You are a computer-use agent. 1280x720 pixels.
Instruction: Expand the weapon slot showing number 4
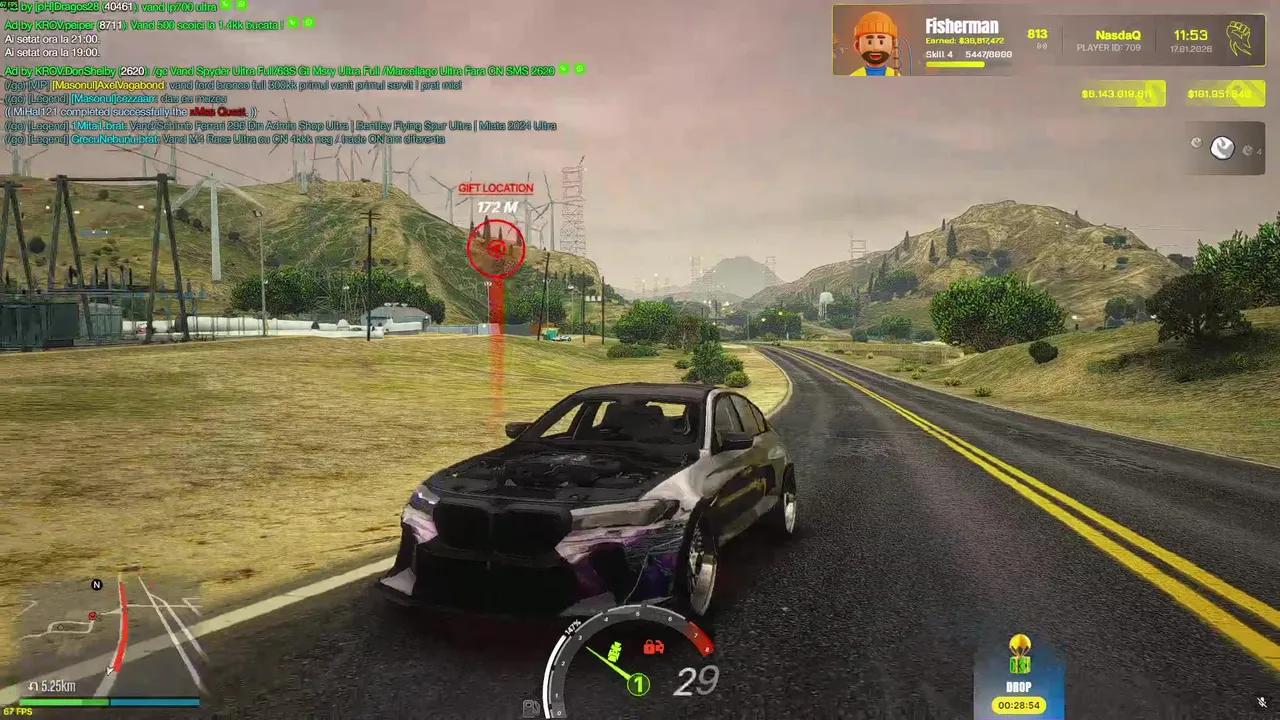1251,150
